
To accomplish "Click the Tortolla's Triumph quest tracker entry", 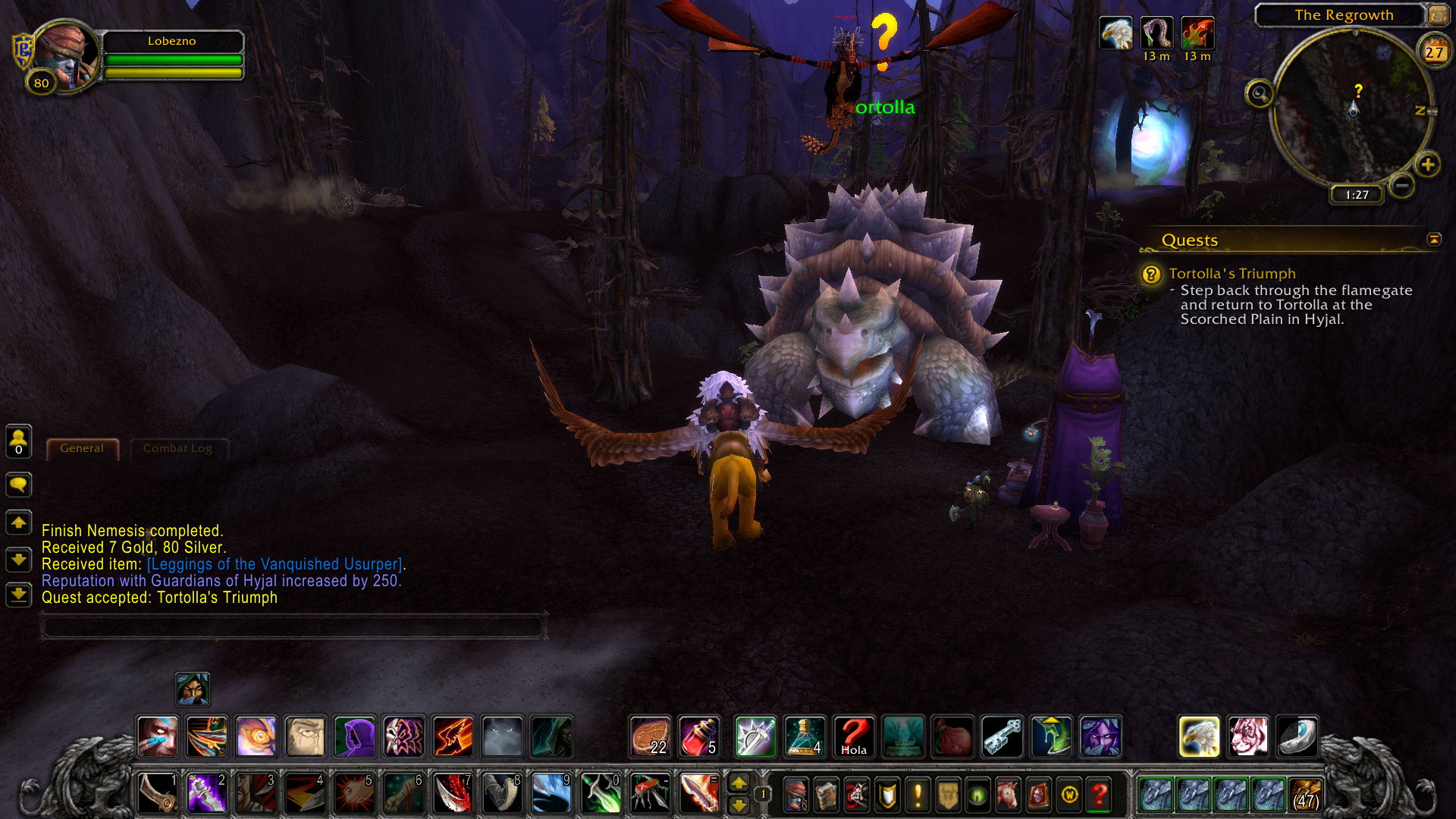I will (x=1232, y=274).
